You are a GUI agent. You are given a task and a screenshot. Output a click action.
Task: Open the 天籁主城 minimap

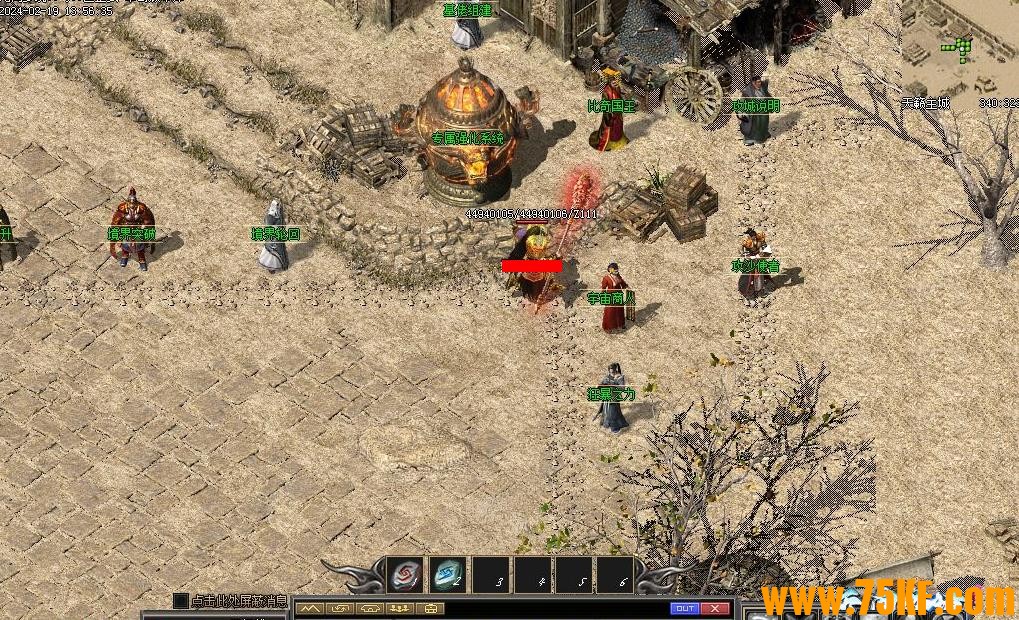tap(958, 50)
